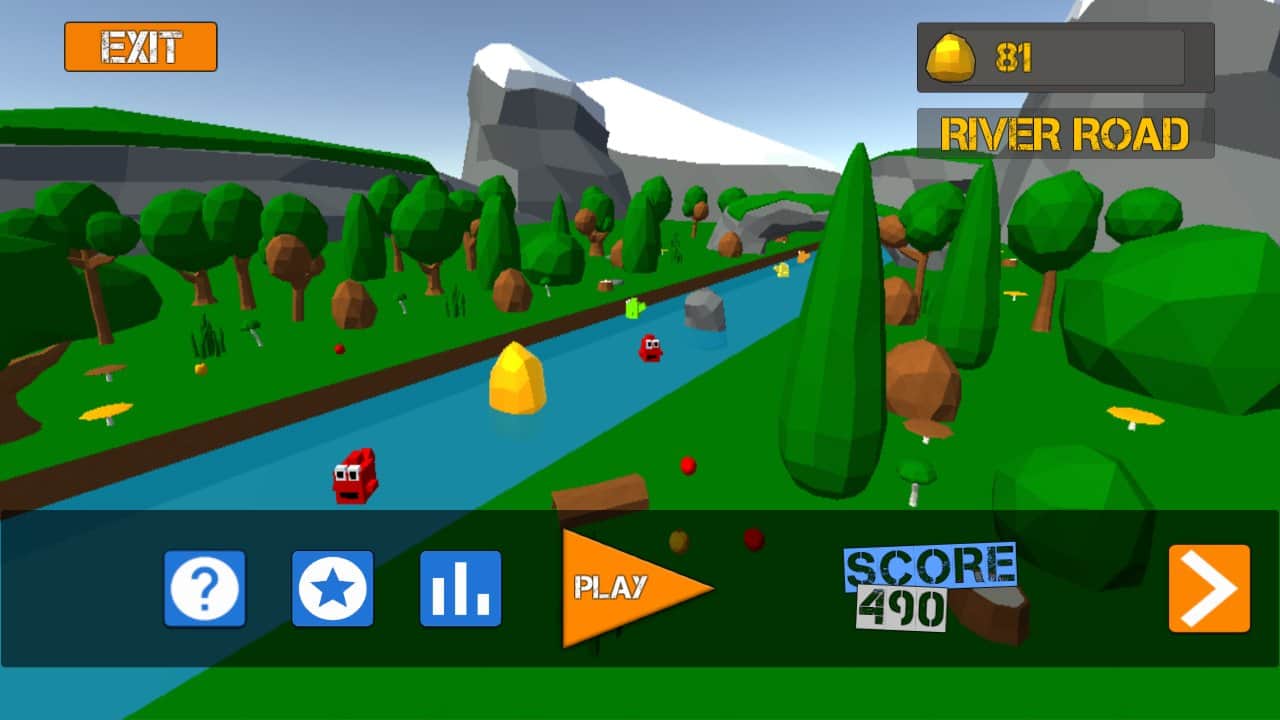Image resolution: width=1280 pixels, height=720 pixels.
Task: Click the gold nugget currency icon
Action: click(x=949, y=57)
